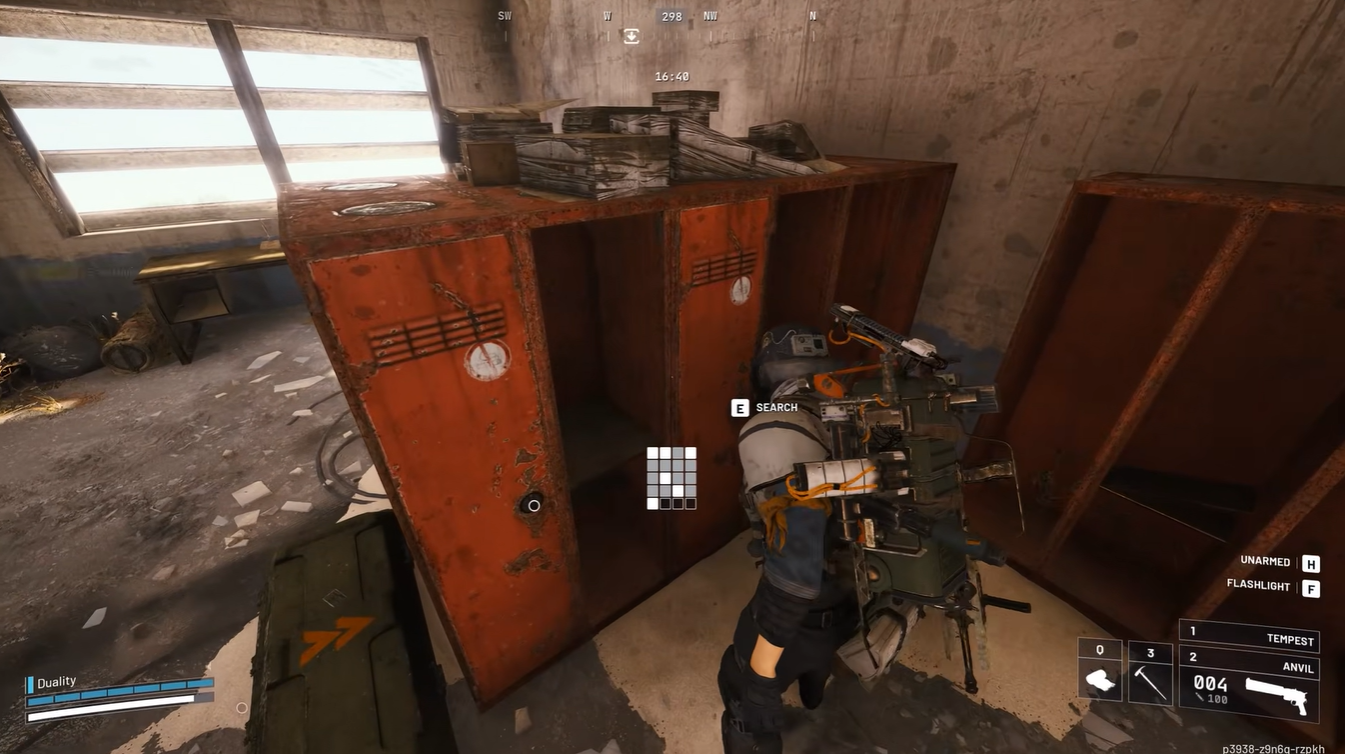Open the loot grid indicator near the locker

coord(670,480)
